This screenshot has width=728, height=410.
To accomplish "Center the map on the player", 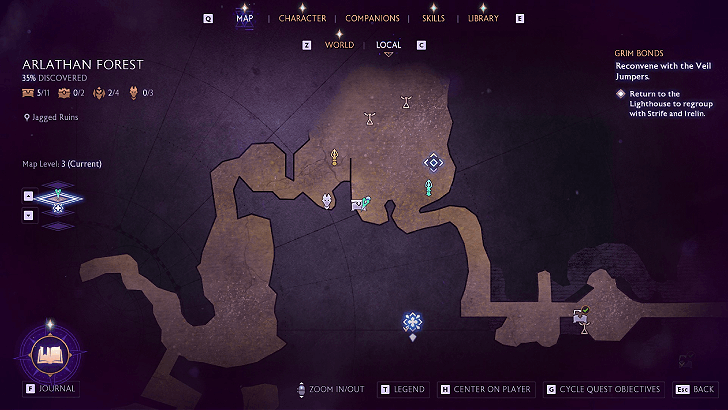I will (486, 389).
